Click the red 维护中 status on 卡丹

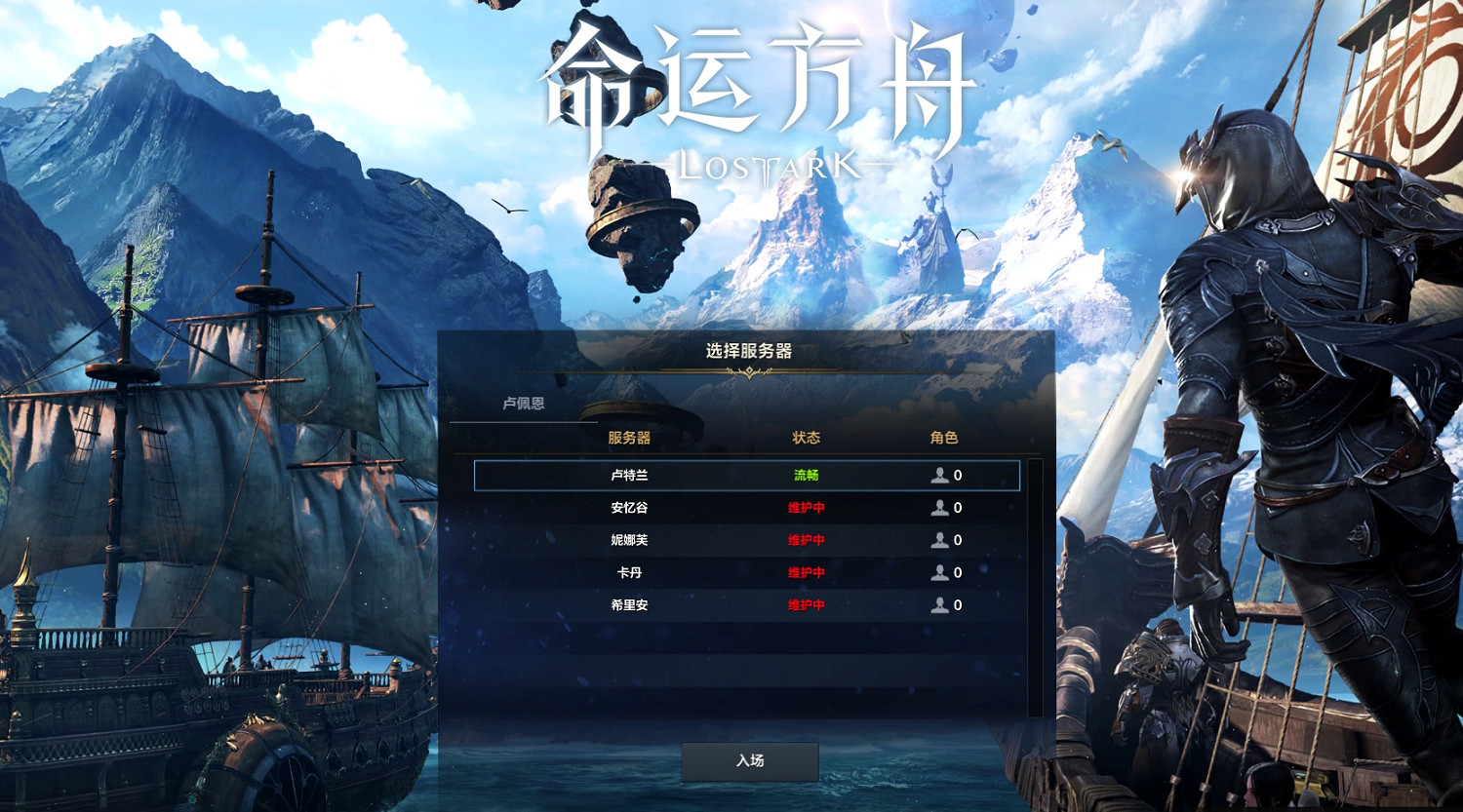tap(807, 572)
